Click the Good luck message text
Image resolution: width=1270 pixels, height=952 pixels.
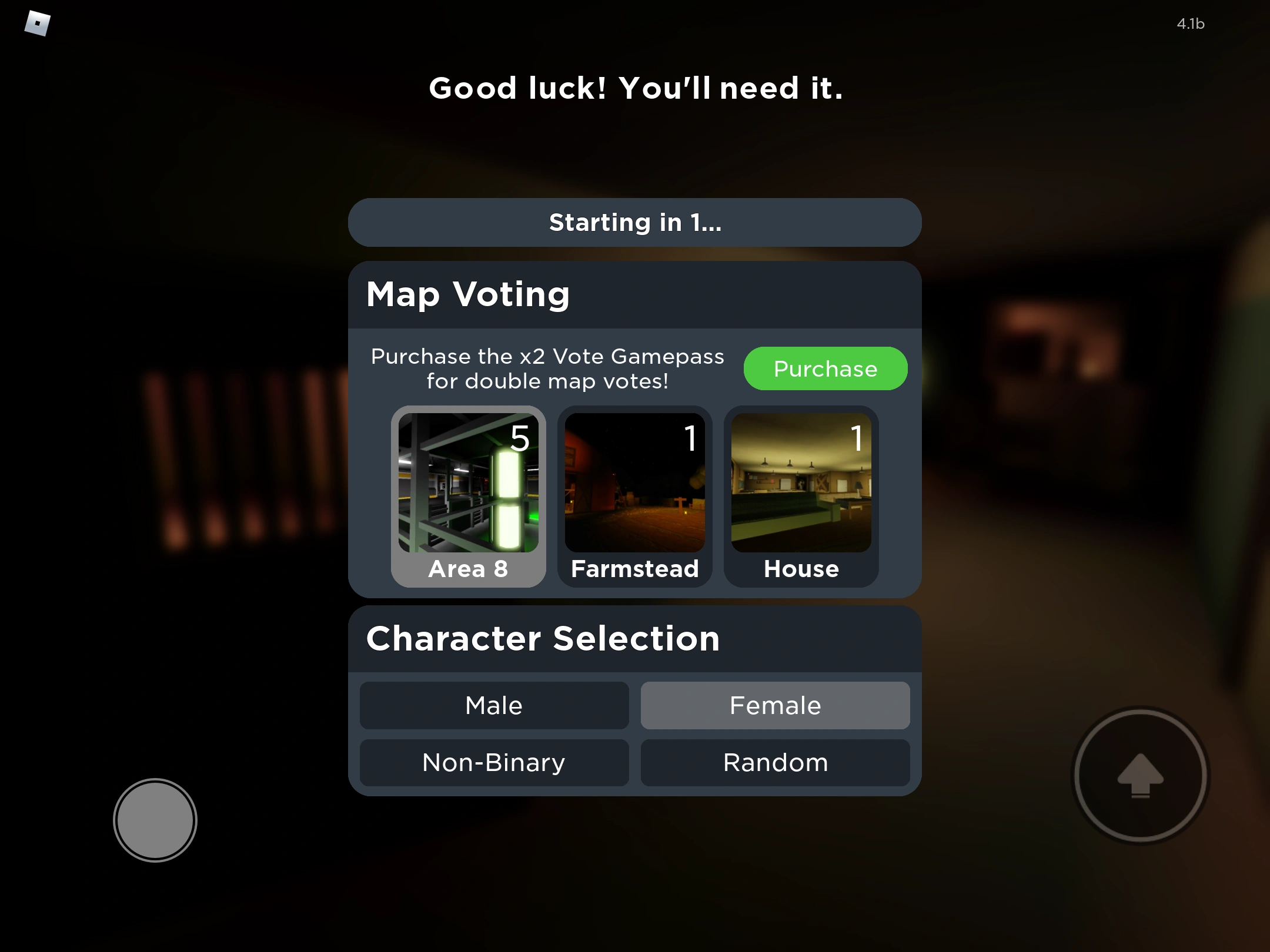pos(635,89)
